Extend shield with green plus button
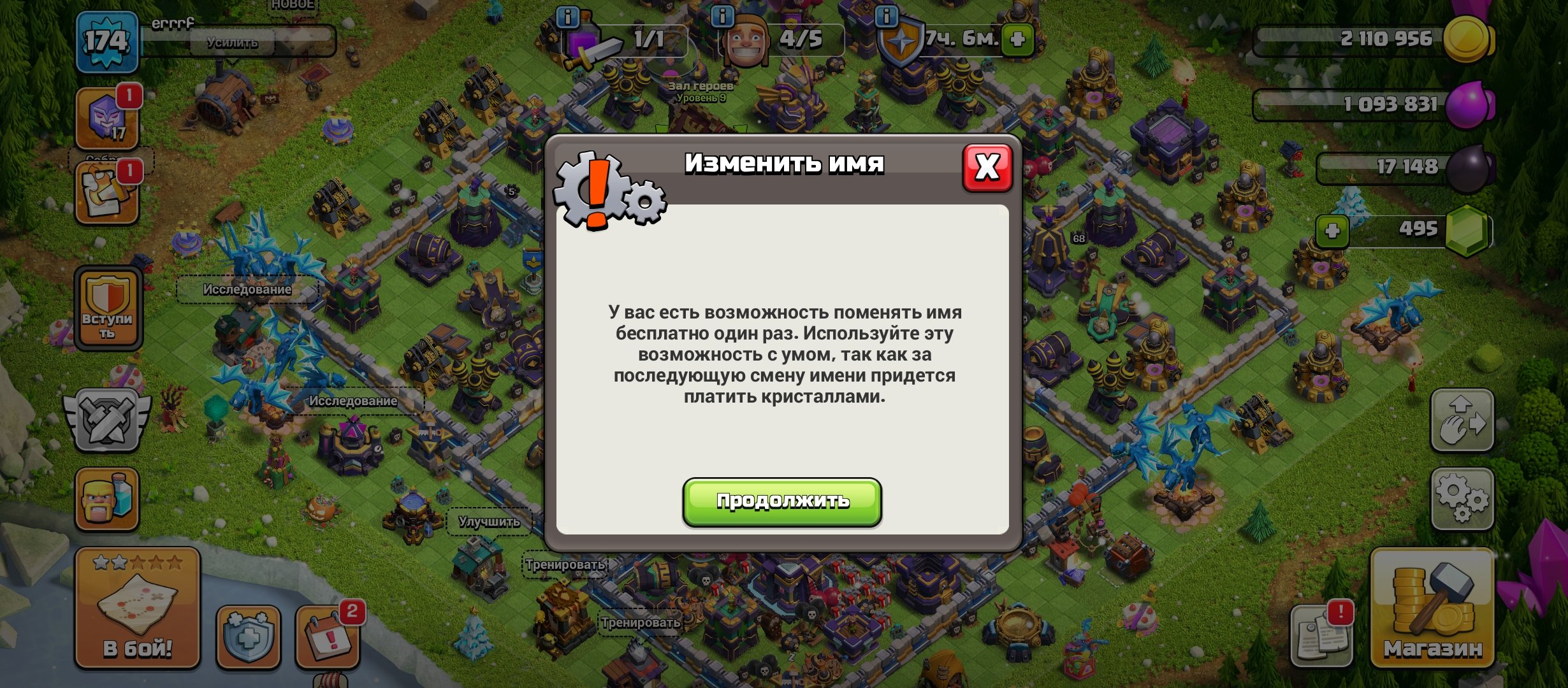This screenshot has height=688, width=1568. [x=1019, y=39]
